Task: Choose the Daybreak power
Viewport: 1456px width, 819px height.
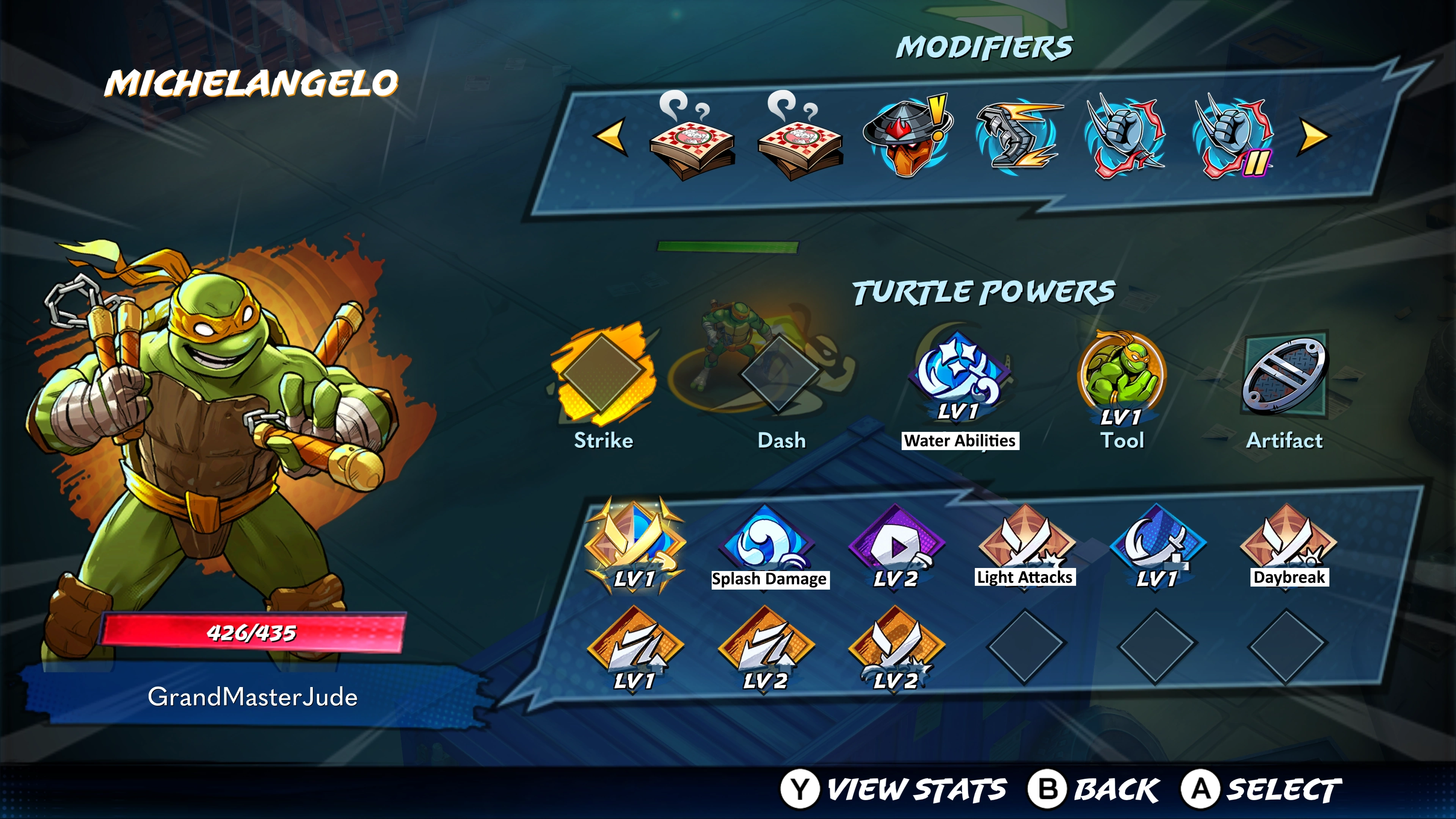Action: click(1288, 543)
